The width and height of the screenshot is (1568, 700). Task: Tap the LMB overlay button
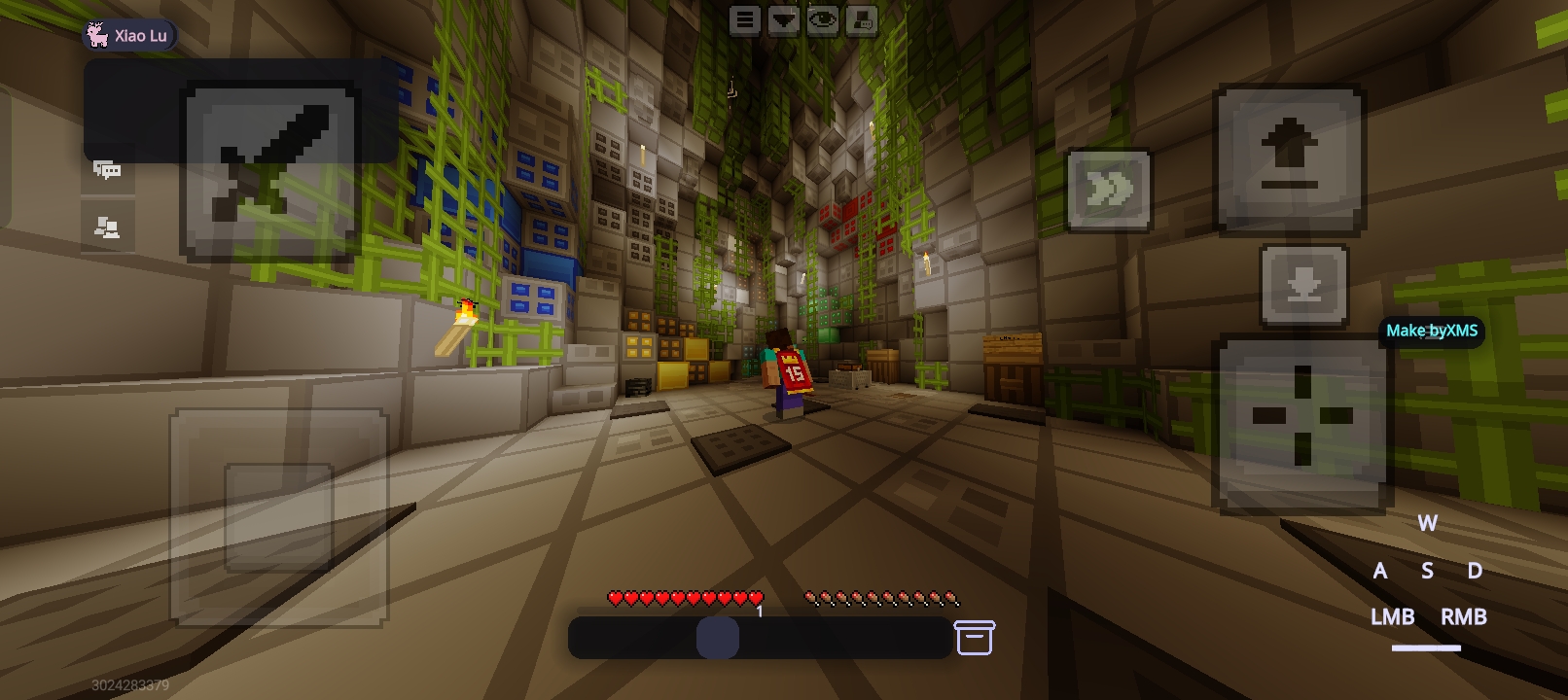pyautogui.click(x=1392, y=616)
